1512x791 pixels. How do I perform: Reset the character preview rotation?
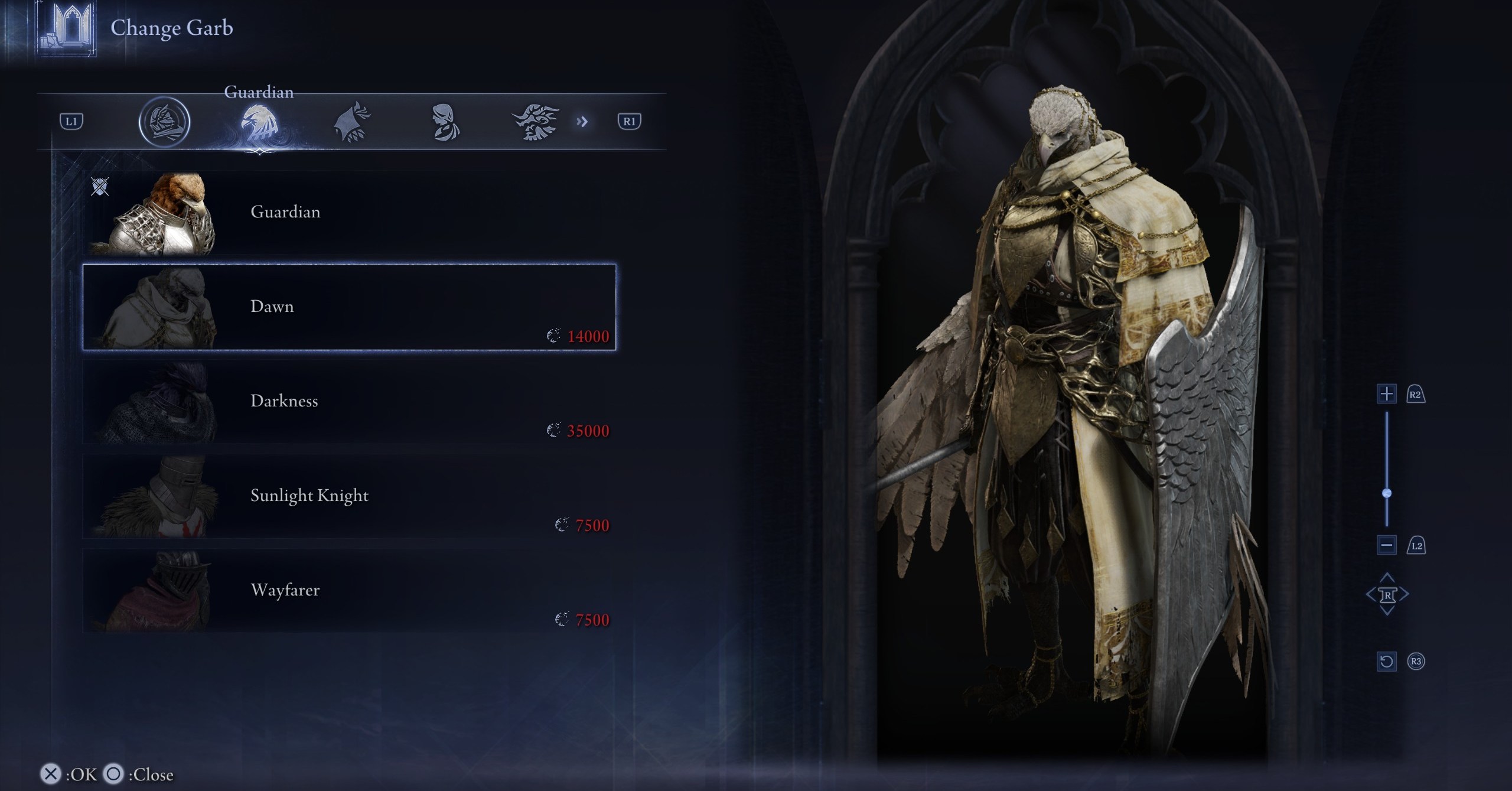(1386, 661)
